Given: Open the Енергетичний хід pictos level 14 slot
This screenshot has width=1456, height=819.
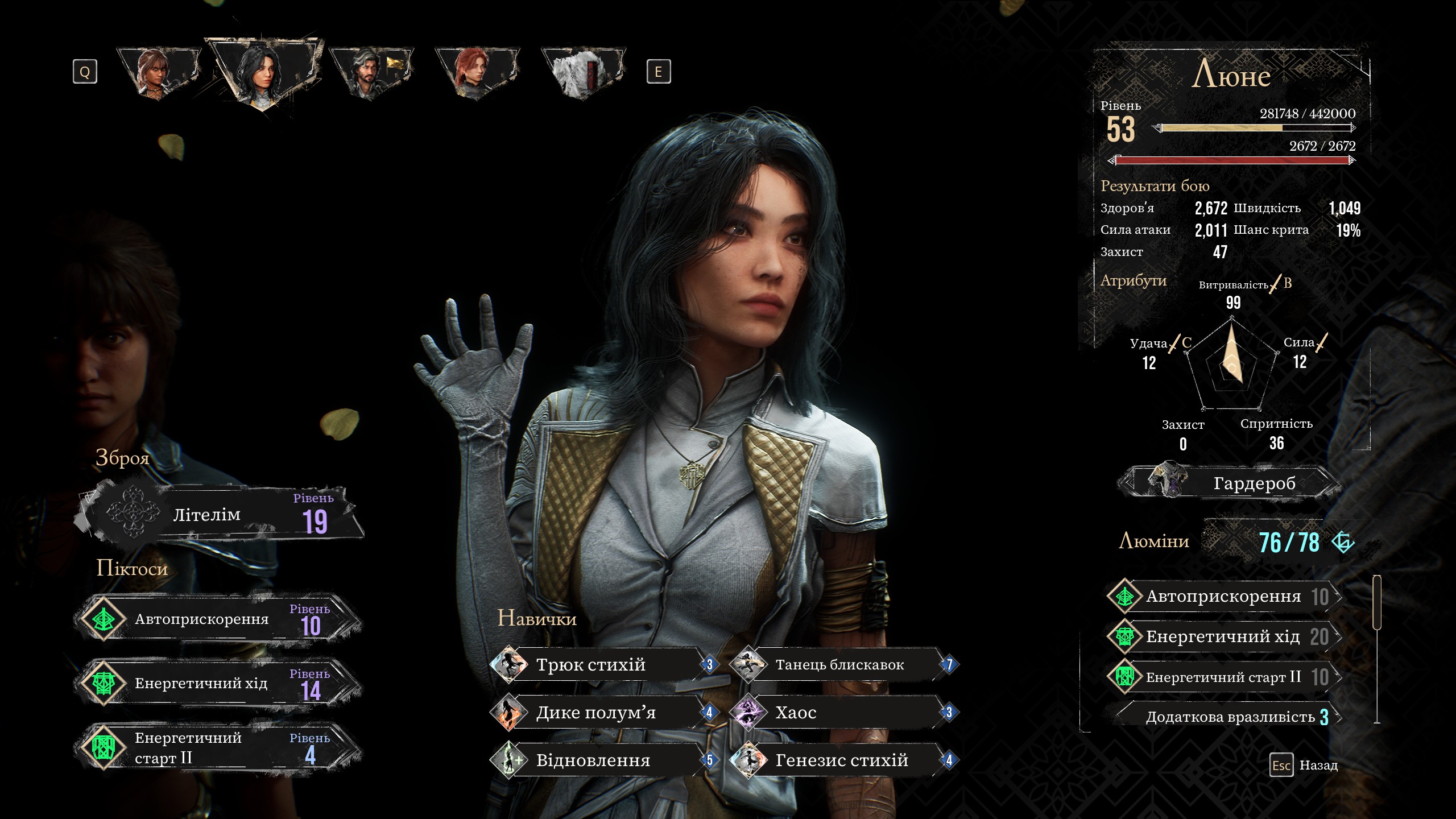Looking at the screenshot, I should pyautogui.click(x=219, y=683).
